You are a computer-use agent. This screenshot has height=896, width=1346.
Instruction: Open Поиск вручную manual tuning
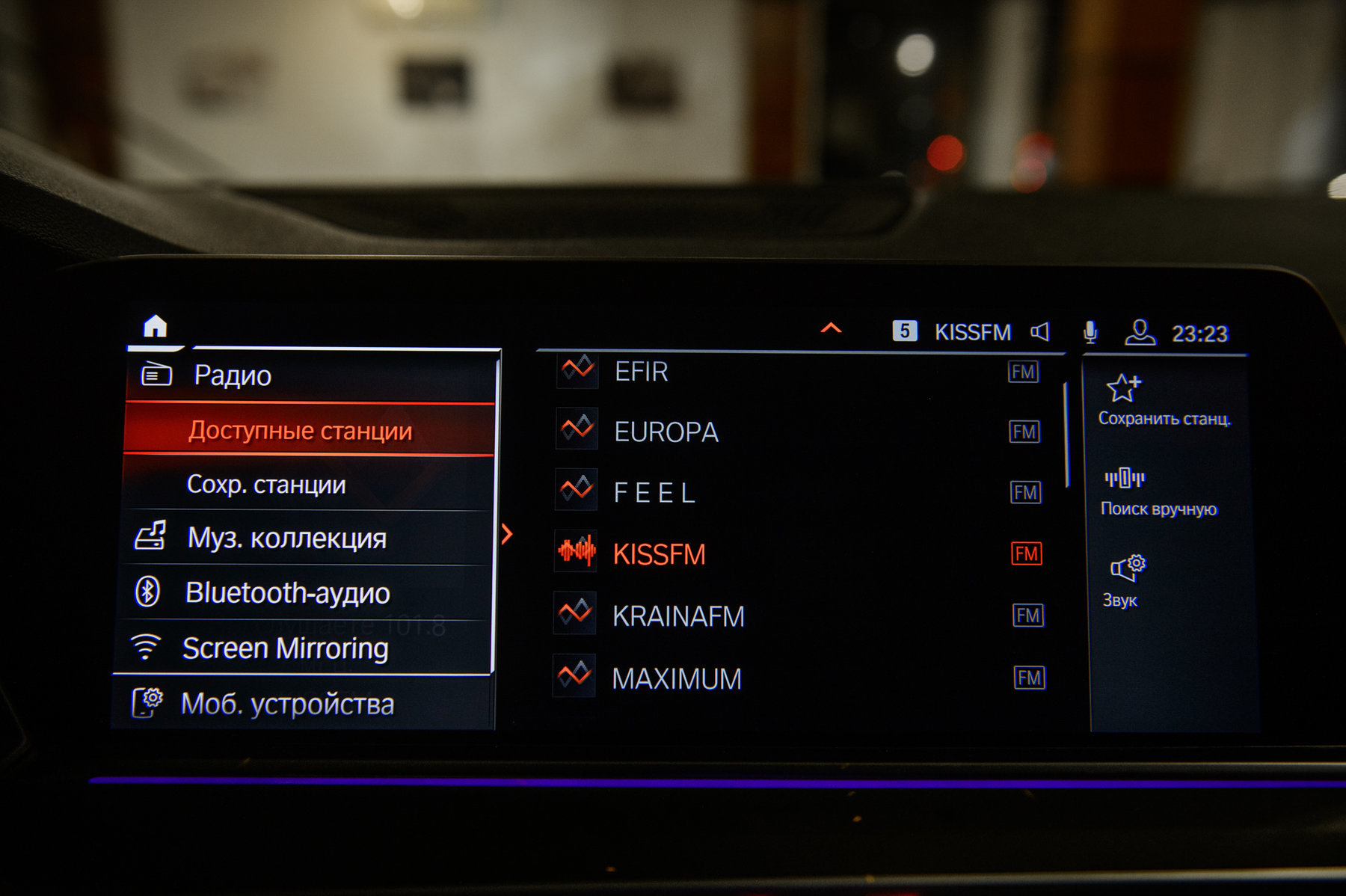pos(1158,493)
